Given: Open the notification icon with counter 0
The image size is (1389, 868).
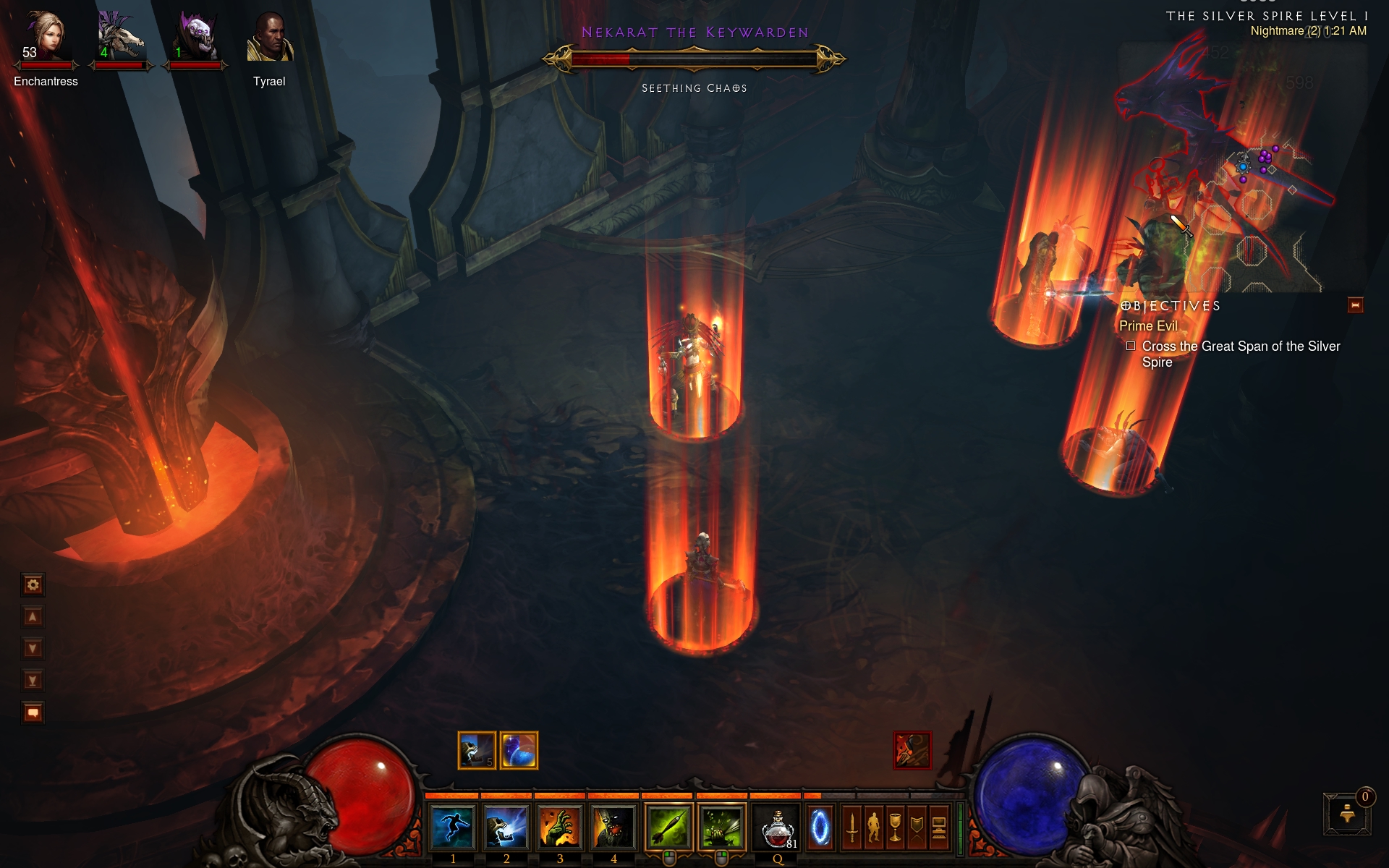Looking at the screenshot, I should point(1347,813).
